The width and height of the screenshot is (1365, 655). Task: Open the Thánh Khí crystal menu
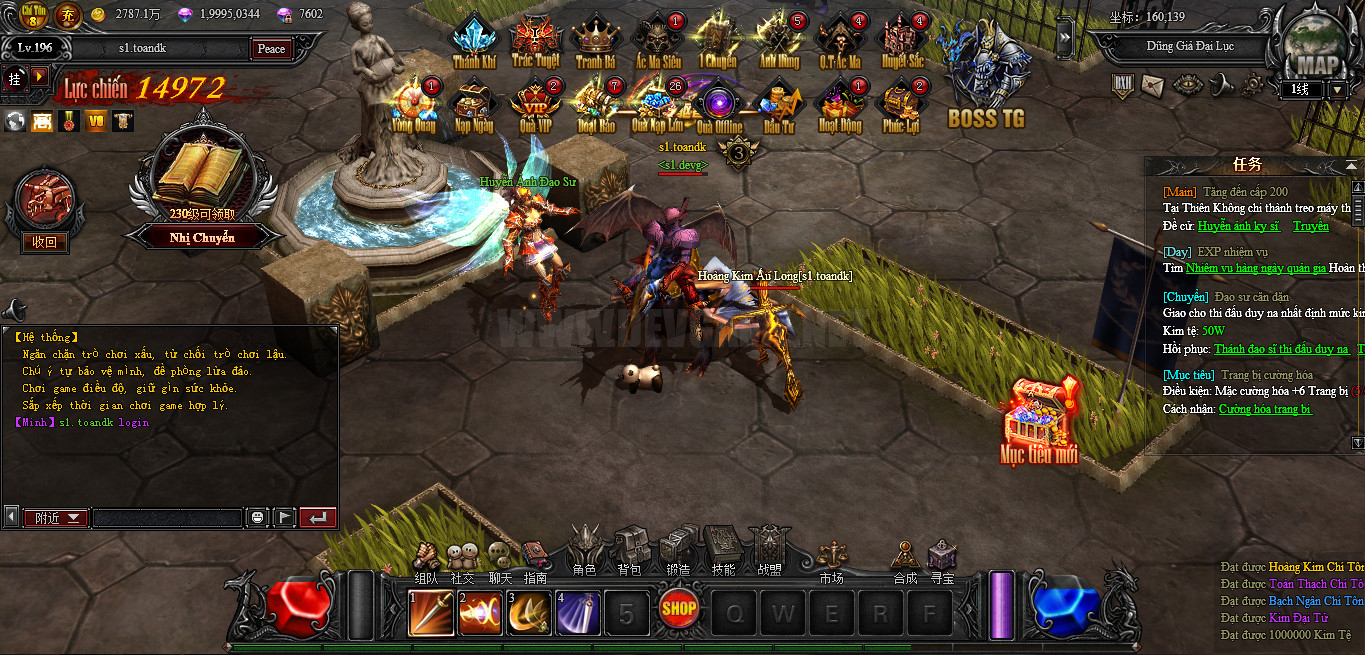tap(474, 40)
